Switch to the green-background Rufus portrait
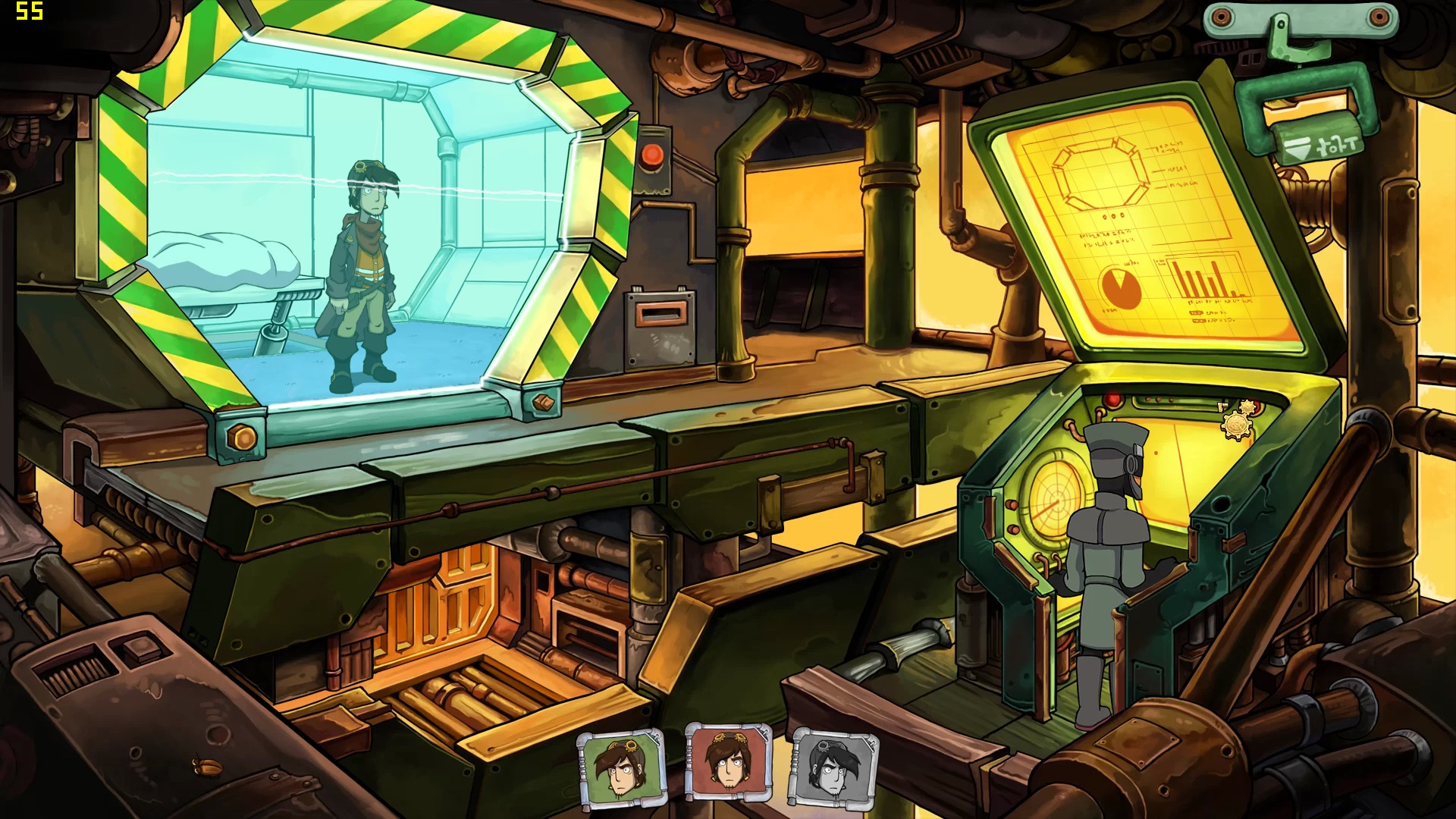The image size is (1456, 819). pyautogui.click(x=622, y=768)
